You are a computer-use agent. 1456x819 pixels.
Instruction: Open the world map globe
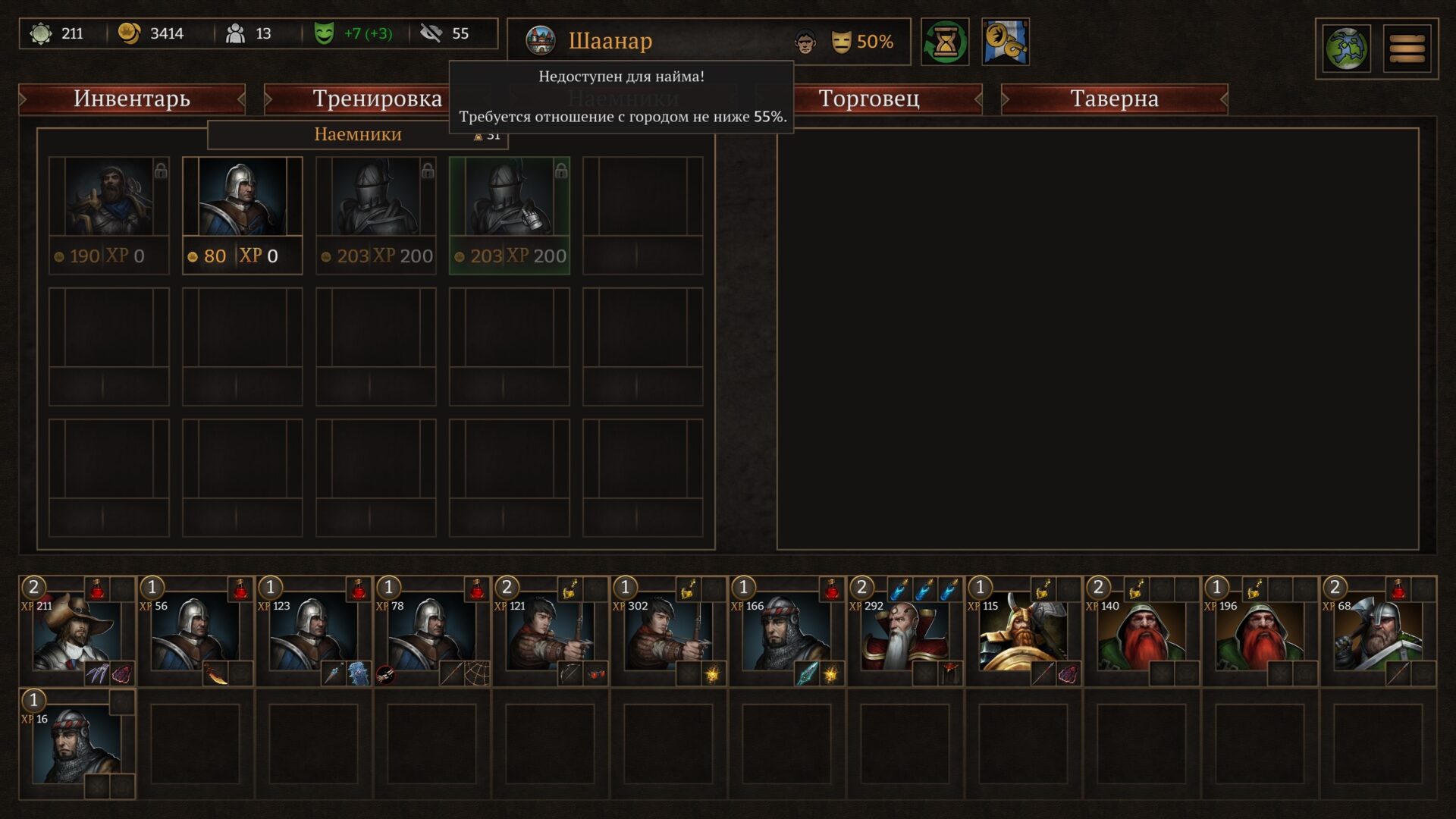coord(1346,49)
